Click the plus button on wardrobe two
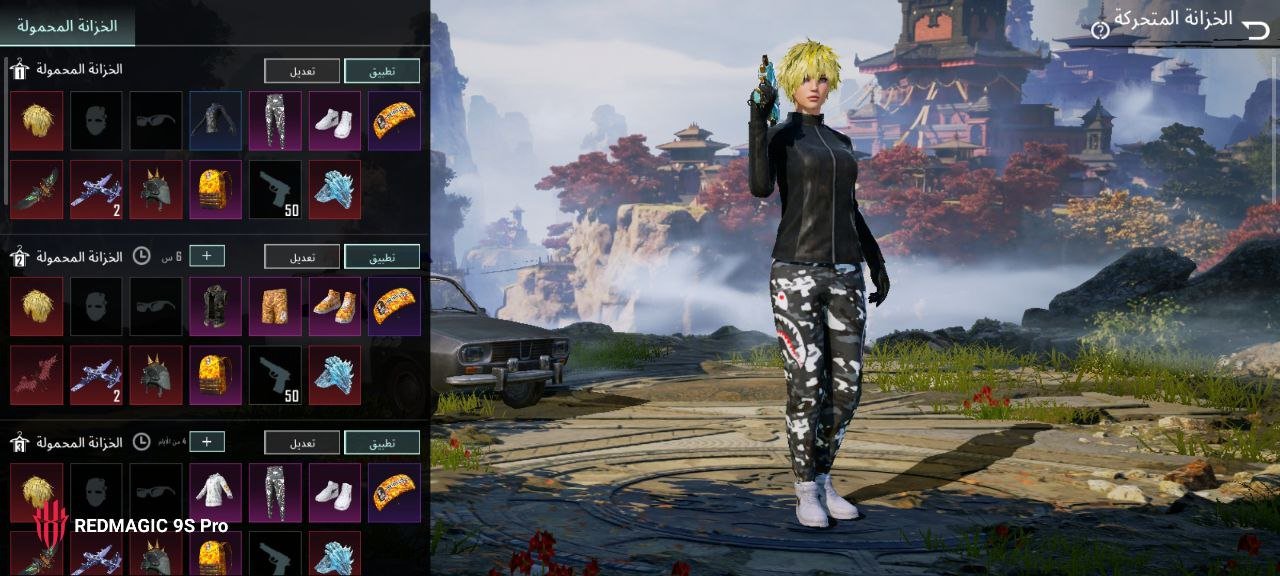This screenshot has height=576, width=1280. (207, 256)
